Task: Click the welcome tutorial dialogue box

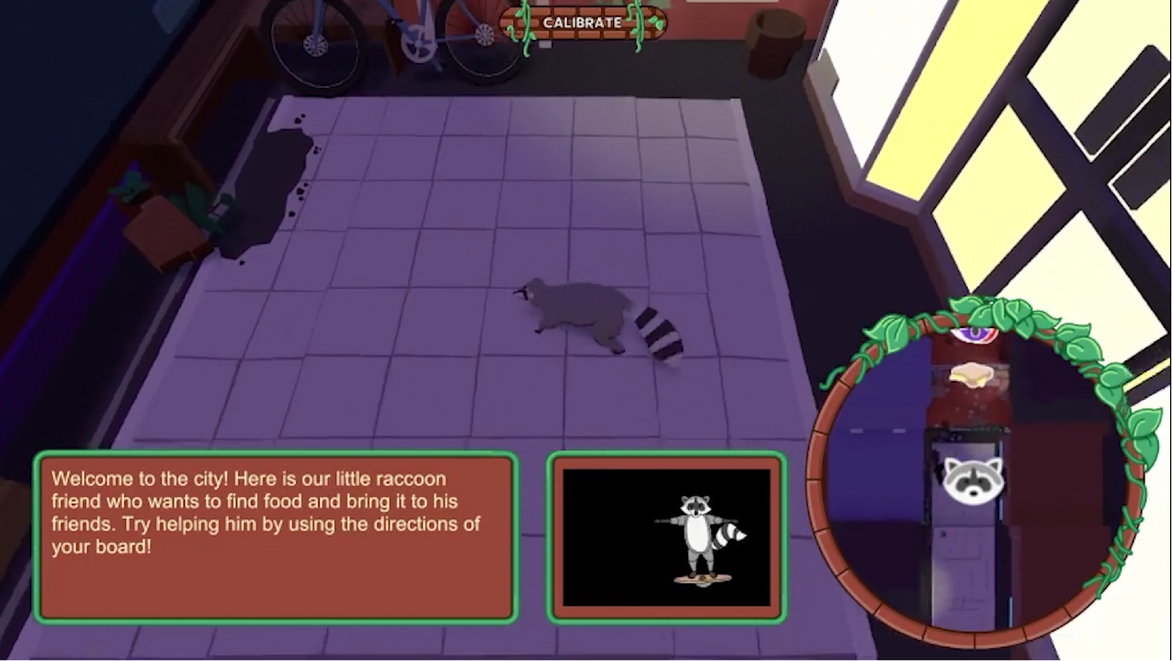Action: tap(276, 537)
